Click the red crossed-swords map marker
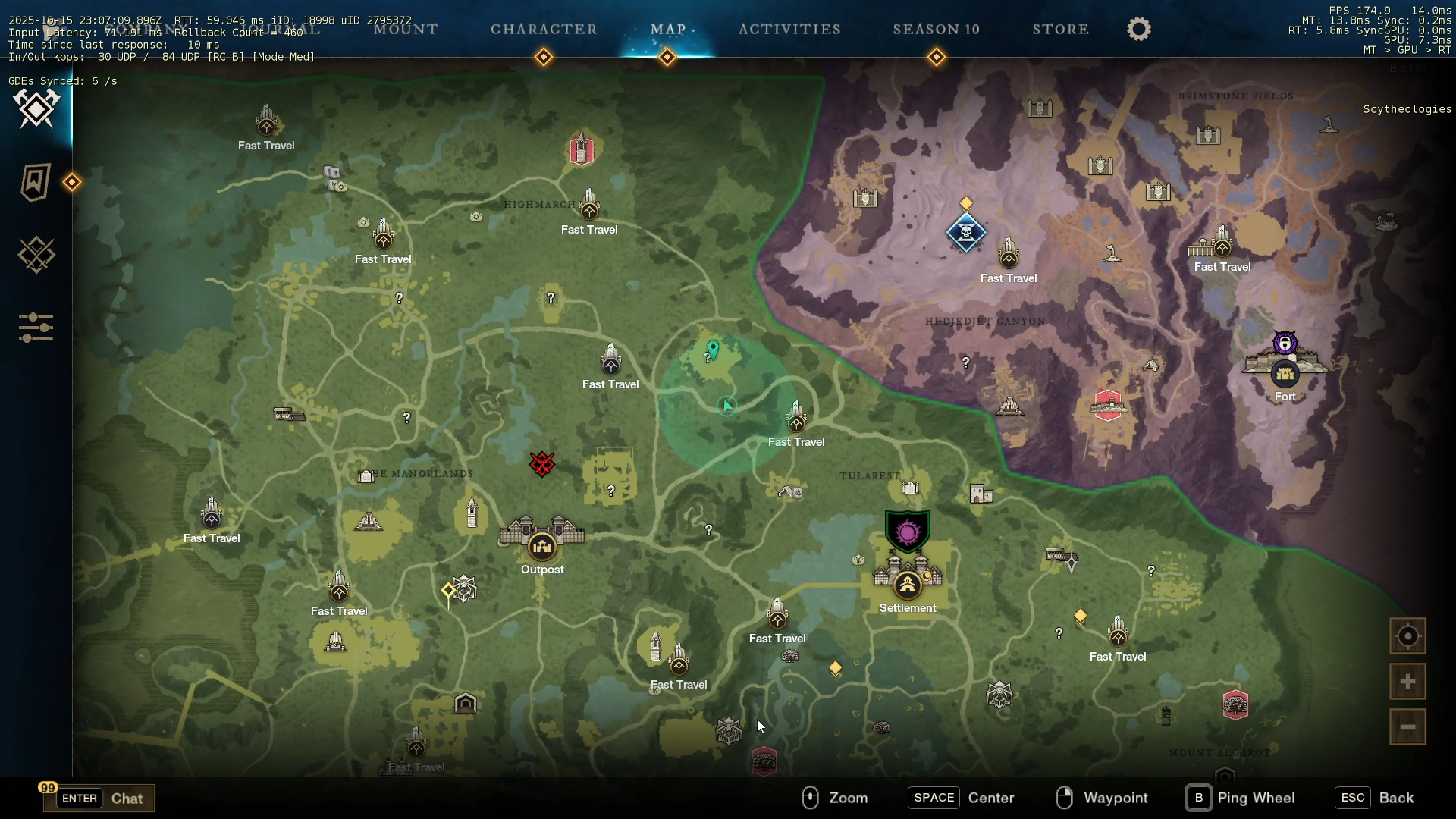Image resolution: width=1456 pixels, height=819 pixels. tap(542, 463)
